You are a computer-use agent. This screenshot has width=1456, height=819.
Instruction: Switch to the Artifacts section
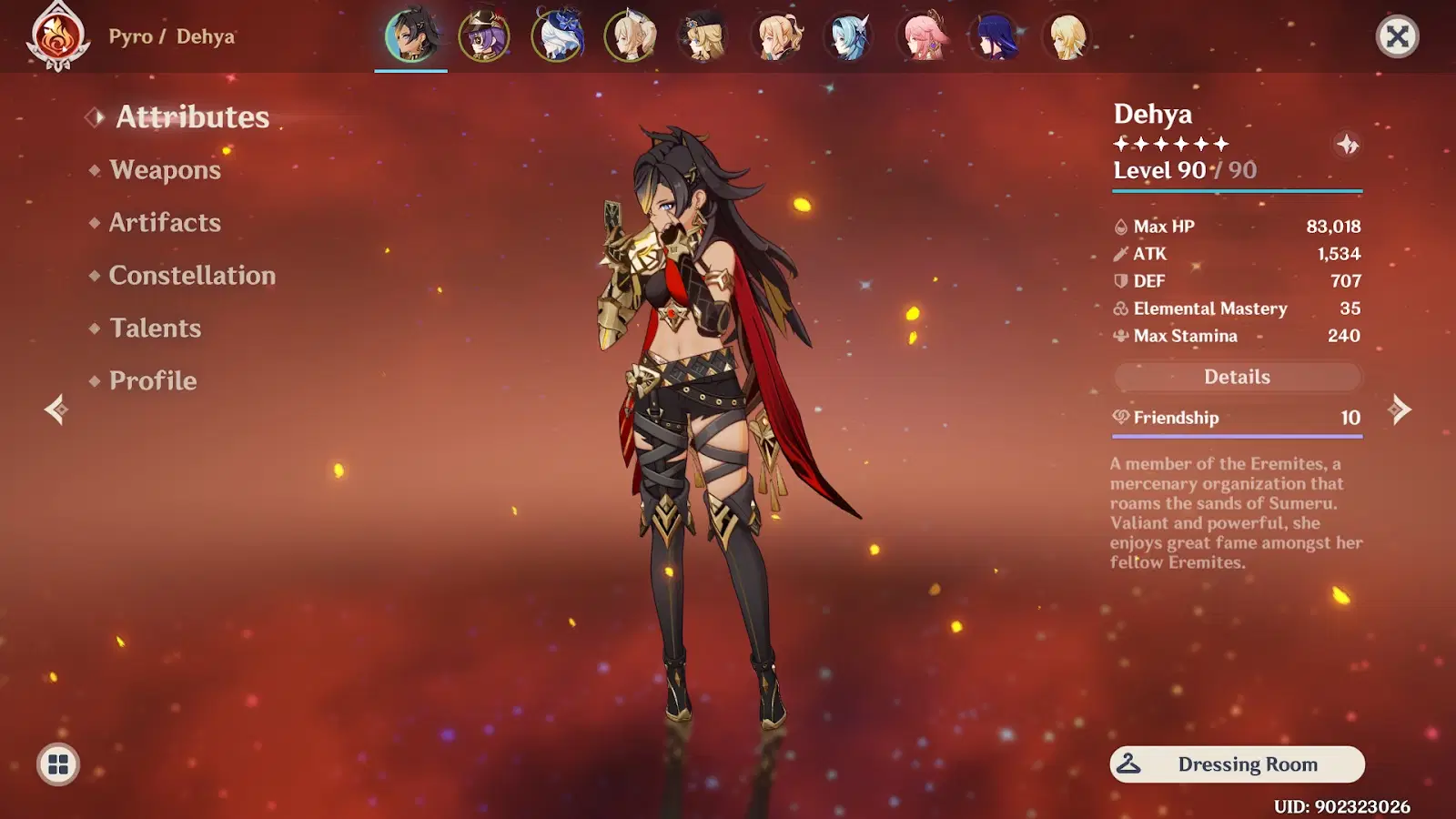164,223
